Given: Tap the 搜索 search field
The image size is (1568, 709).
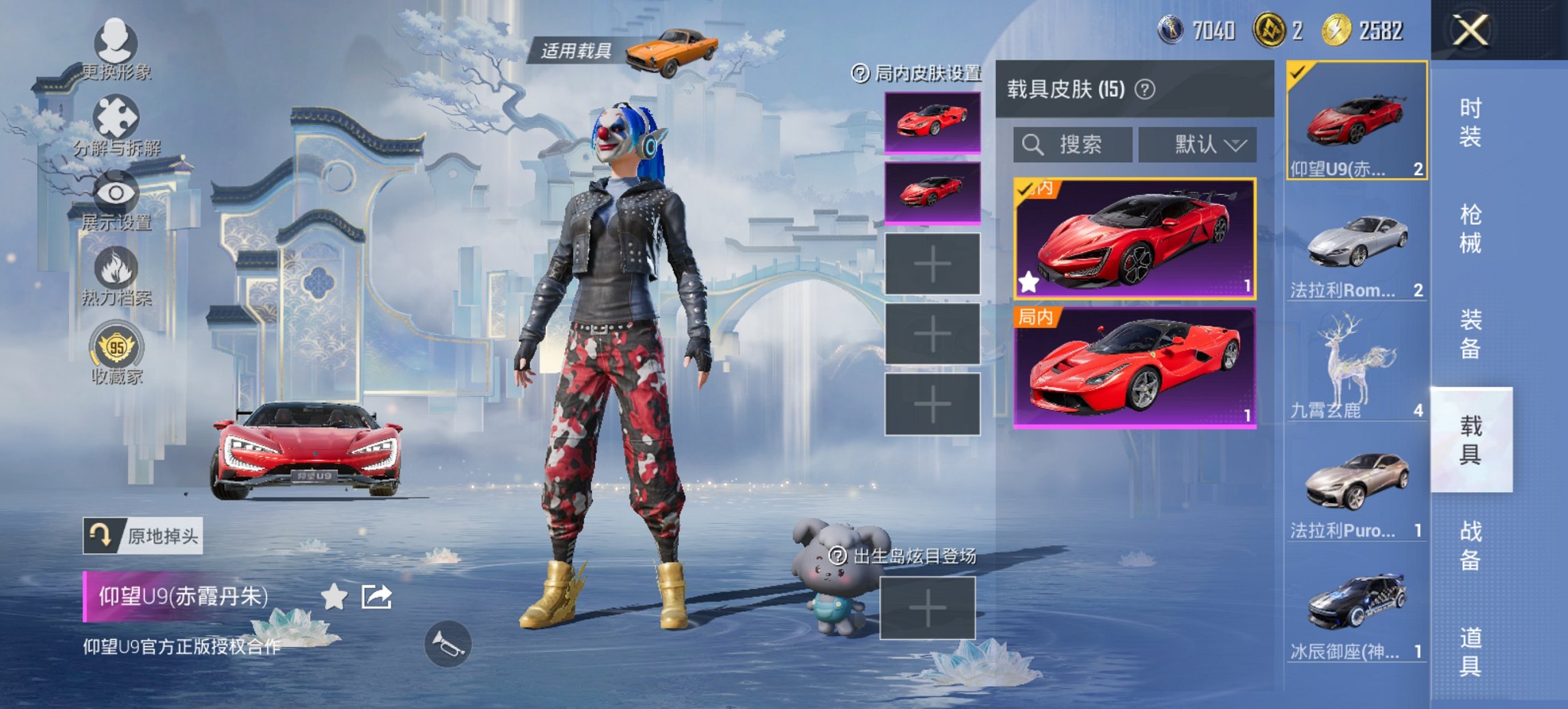Looking at the screenshot, I should 1073,145.
